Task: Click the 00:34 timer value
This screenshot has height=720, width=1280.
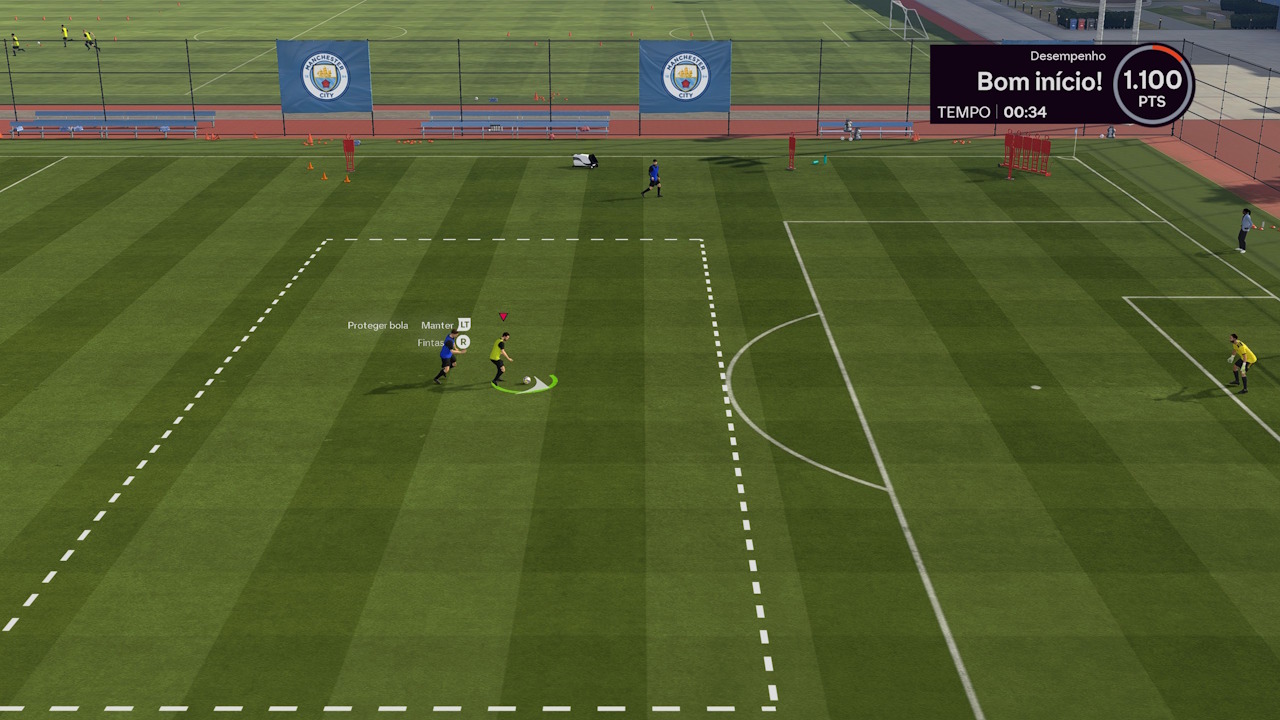Action: coord(1027,112)
